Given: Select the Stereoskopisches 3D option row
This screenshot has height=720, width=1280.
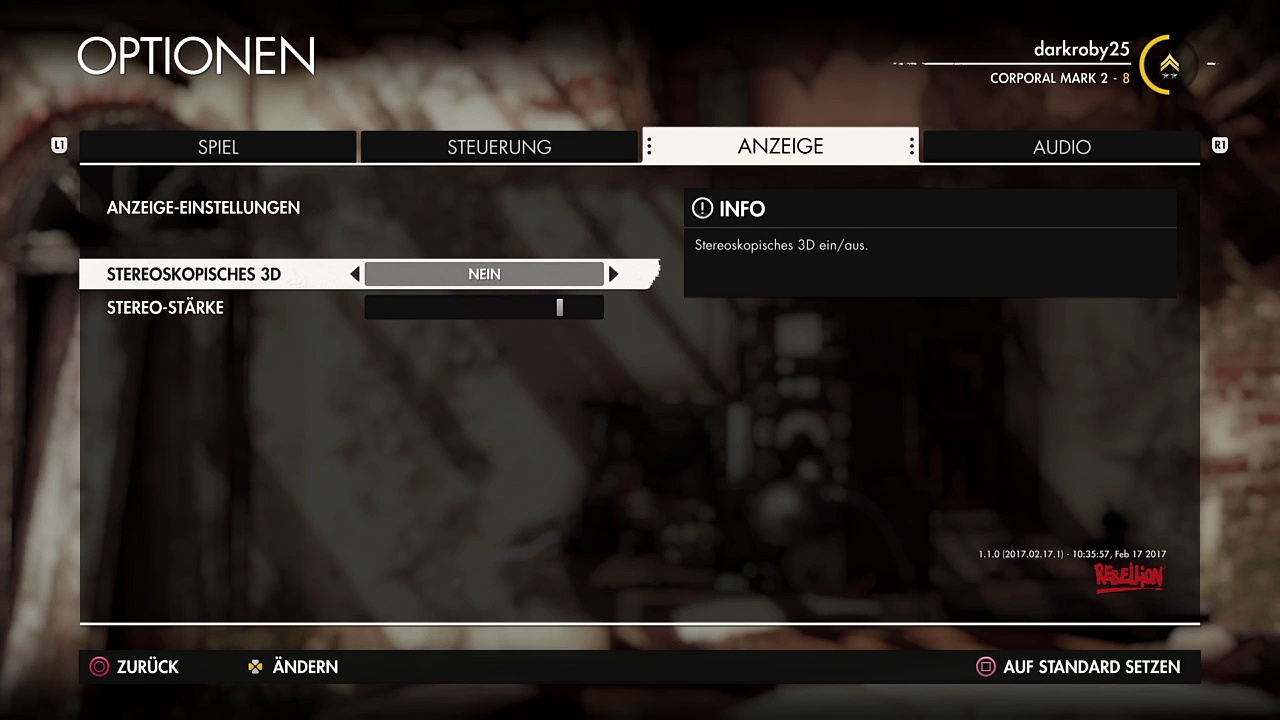Looking at the screenshot, I should (194, 274).
